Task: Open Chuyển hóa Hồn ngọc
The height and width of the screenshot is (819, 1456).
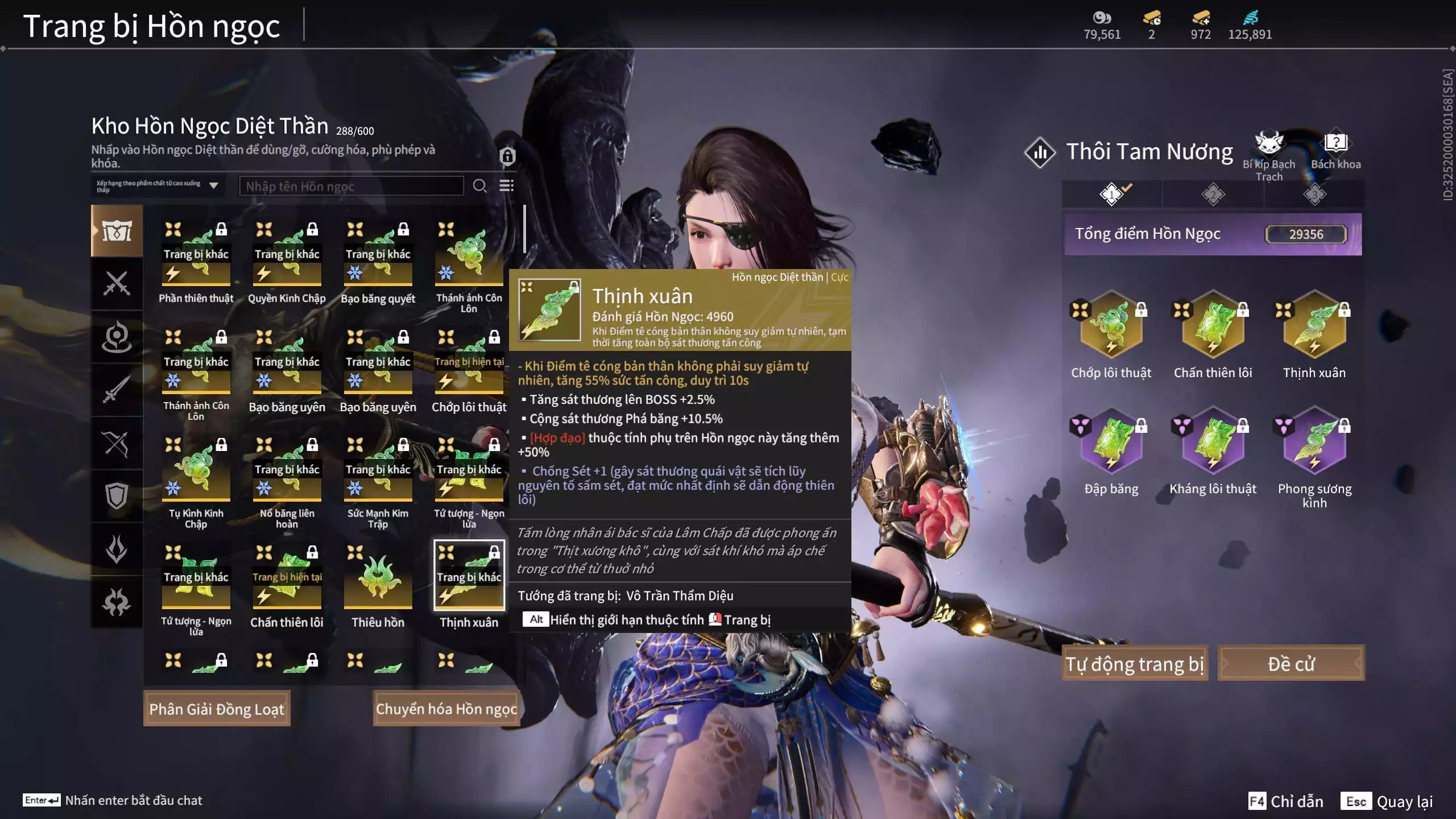Action: 446,709
